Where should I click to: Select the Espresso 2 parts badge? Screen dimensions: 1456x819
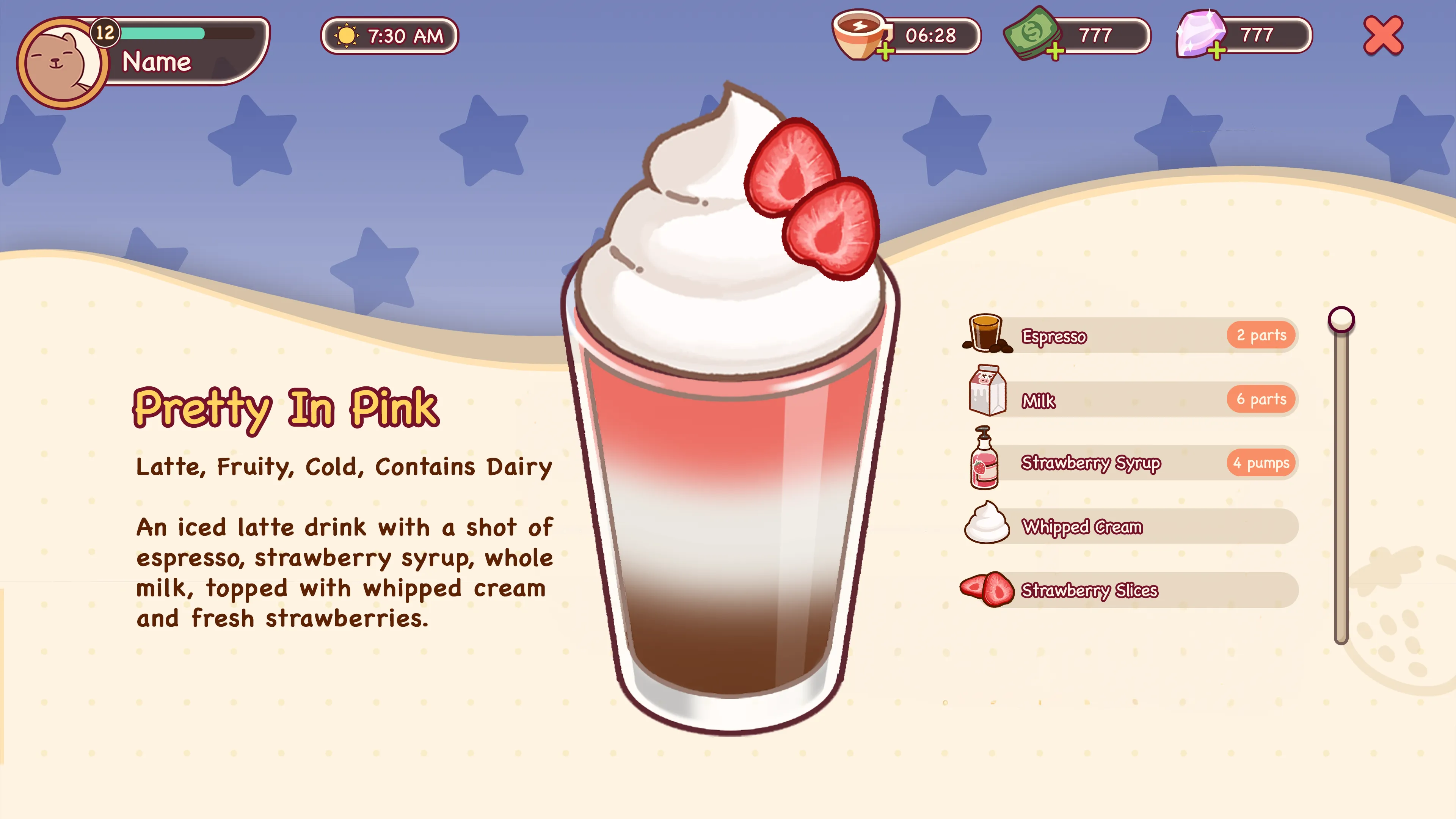click(x=1261, y=334)
